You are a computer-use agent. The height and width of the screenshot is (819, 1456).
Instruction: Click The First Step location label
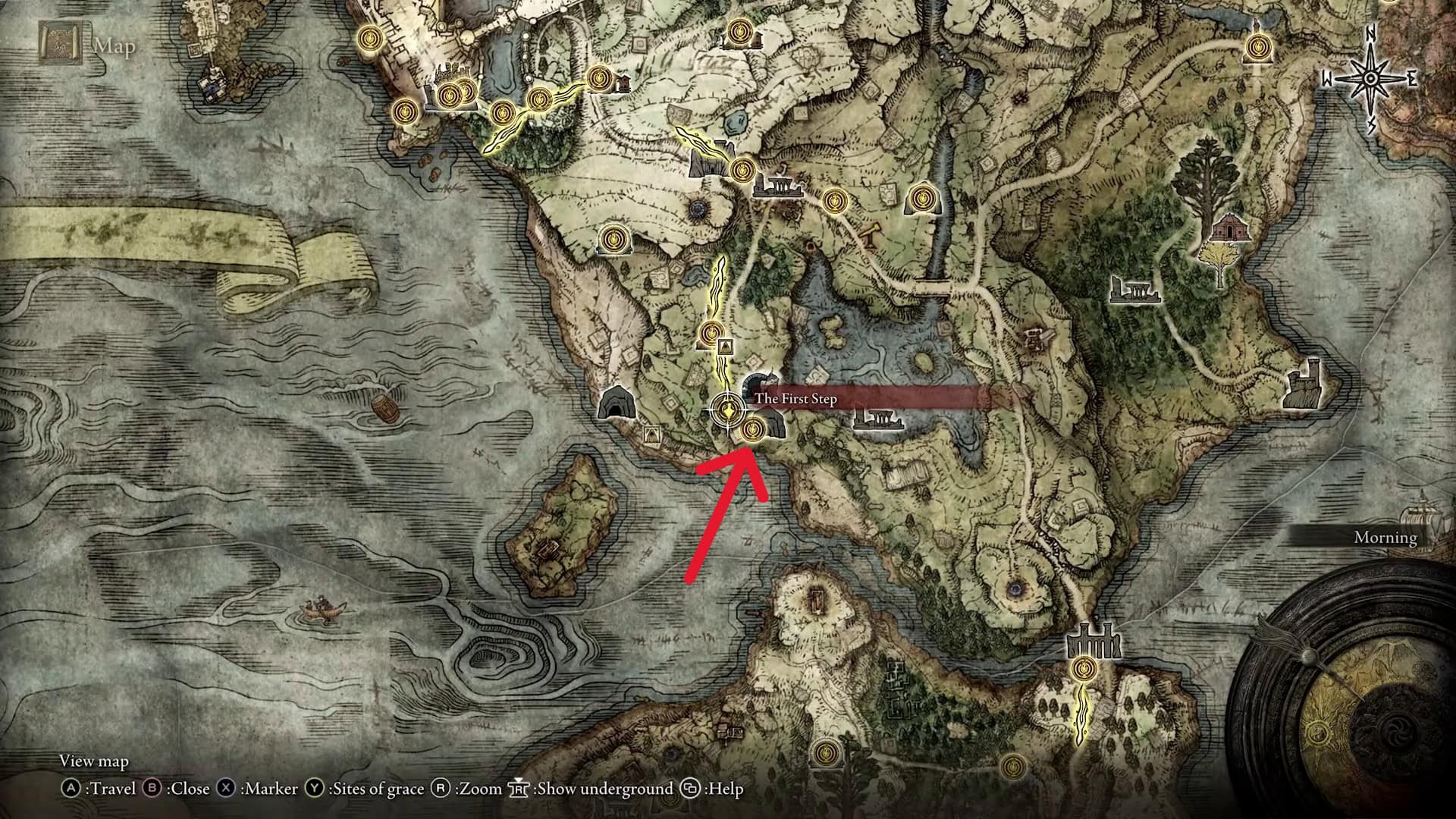(796, 398)
